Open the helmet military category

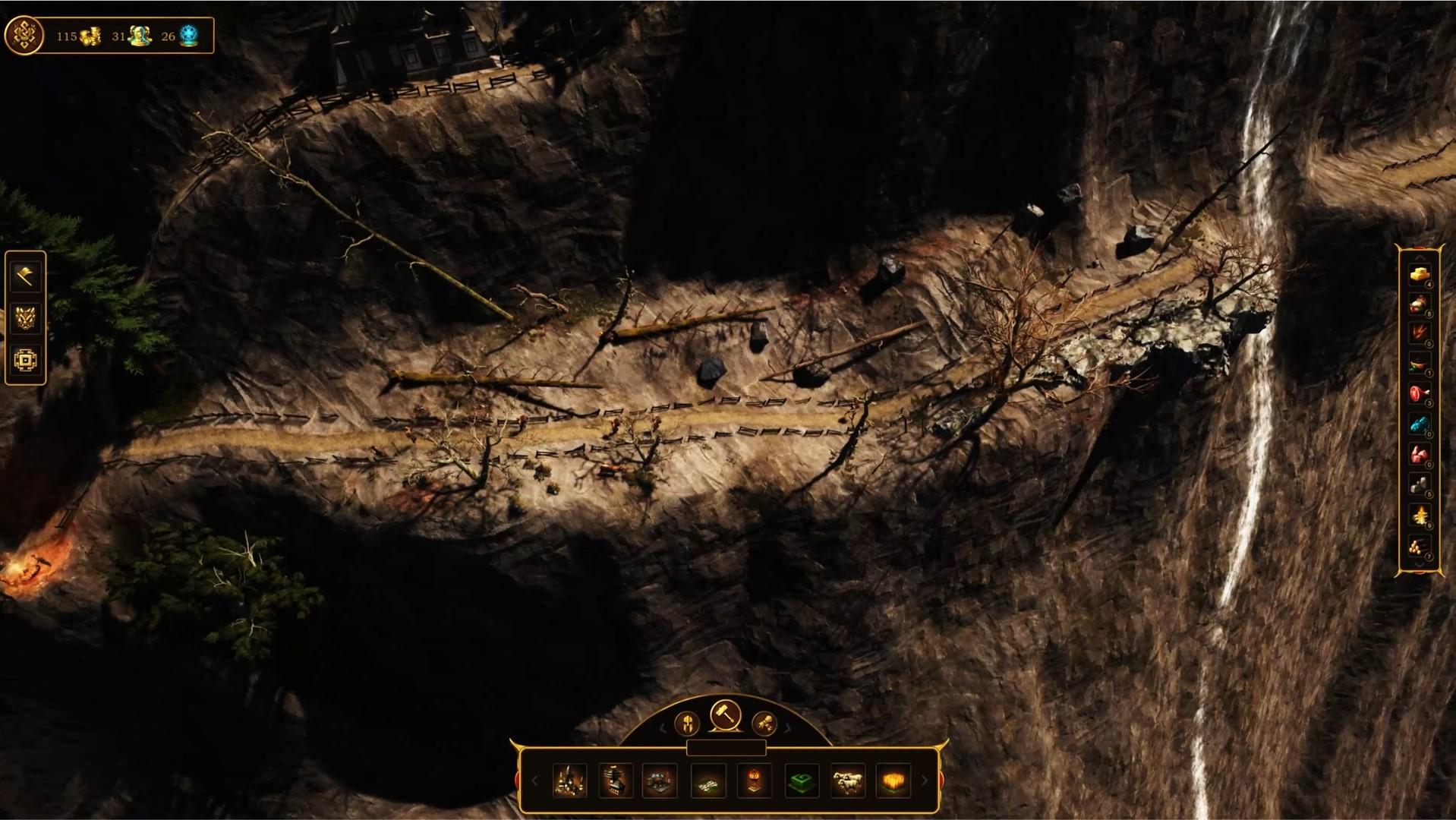click(x=687, y=724)
